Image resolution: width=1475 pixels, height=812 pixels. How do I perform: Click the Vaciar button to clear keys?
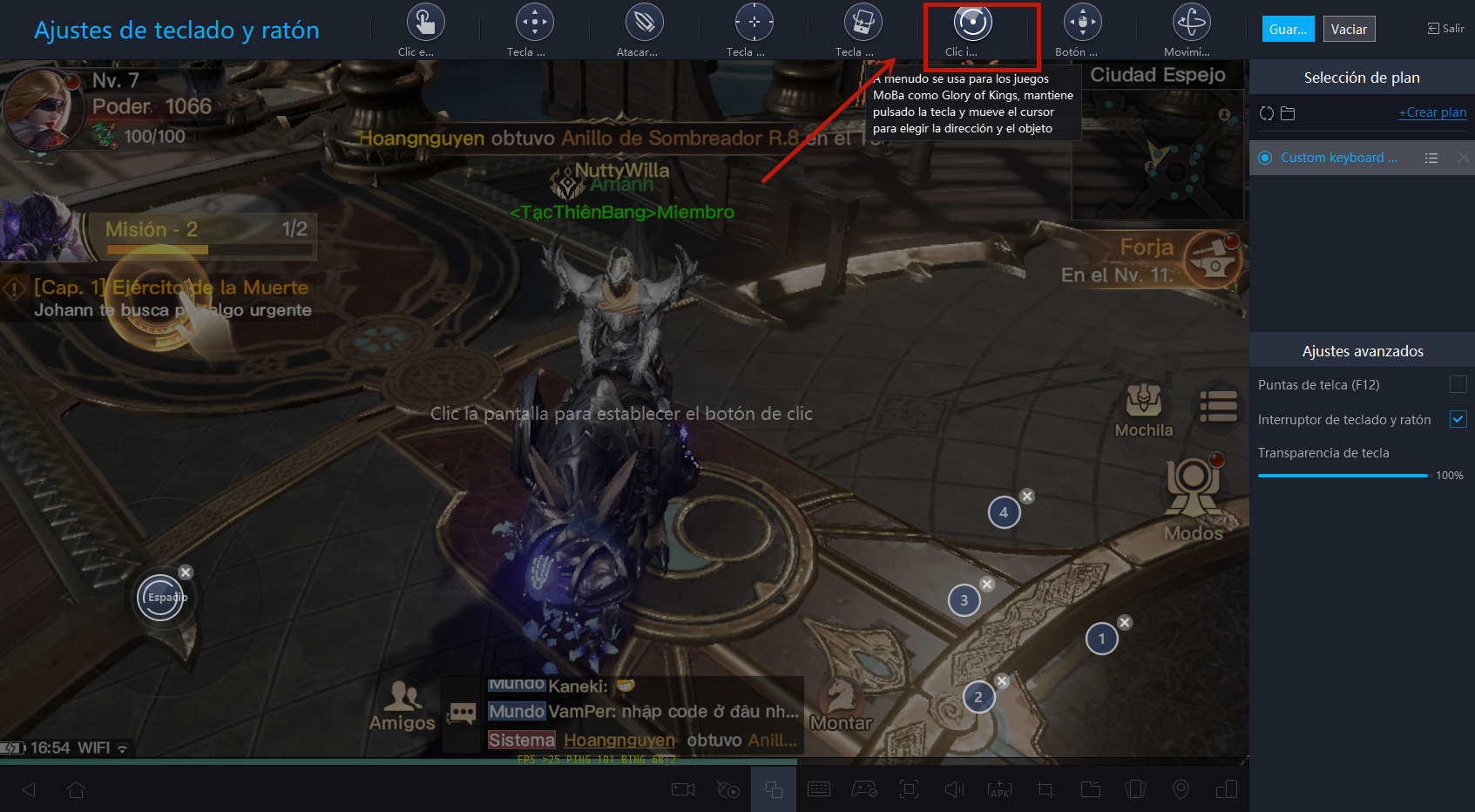coord(1349,29)
